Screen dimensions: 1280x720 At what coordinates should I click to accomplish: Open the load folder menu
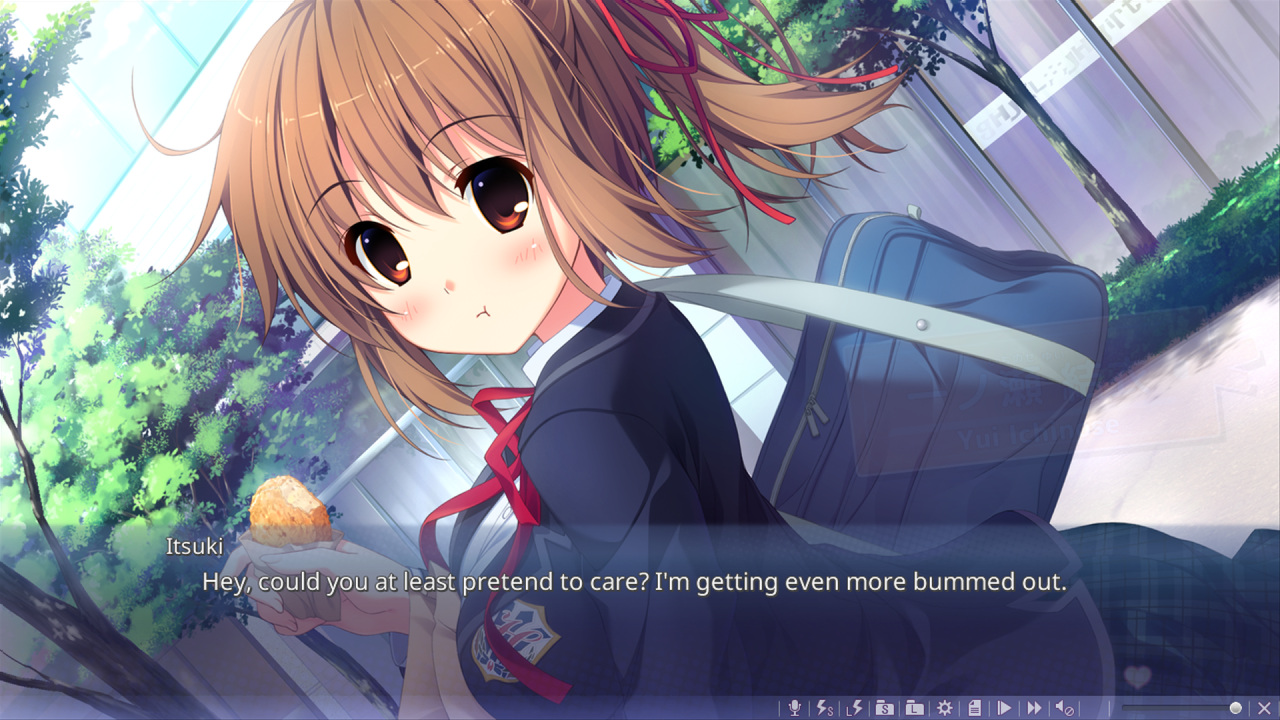[x=914, y=708]
